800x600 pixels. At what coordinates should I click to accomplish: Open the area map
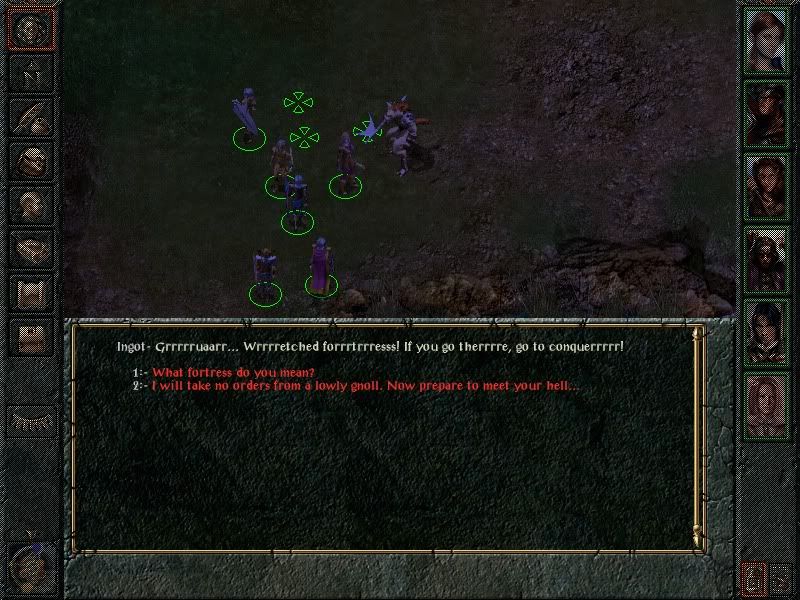coord(30,73)
